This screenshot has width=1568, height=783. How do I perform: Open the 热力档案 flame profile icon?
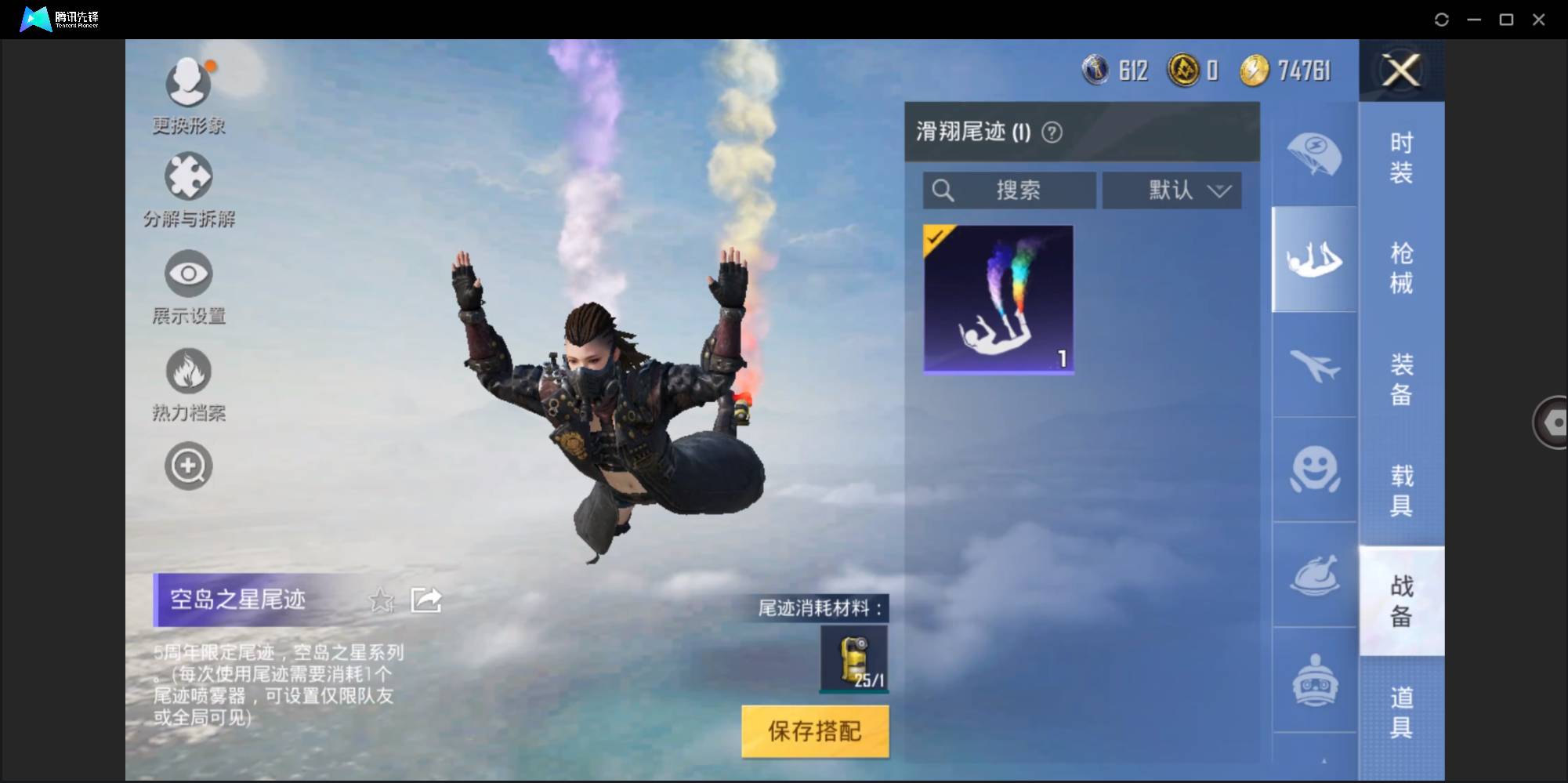pyautogui.click(x=188, y=372)
